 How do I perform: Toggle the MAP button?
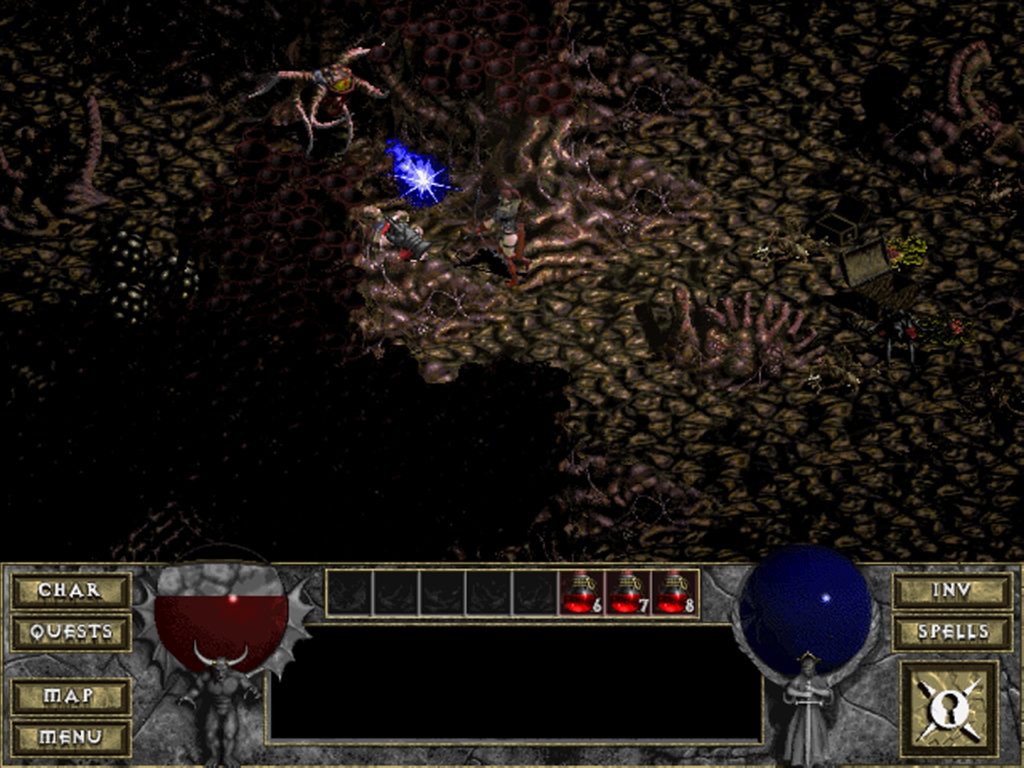70,695
